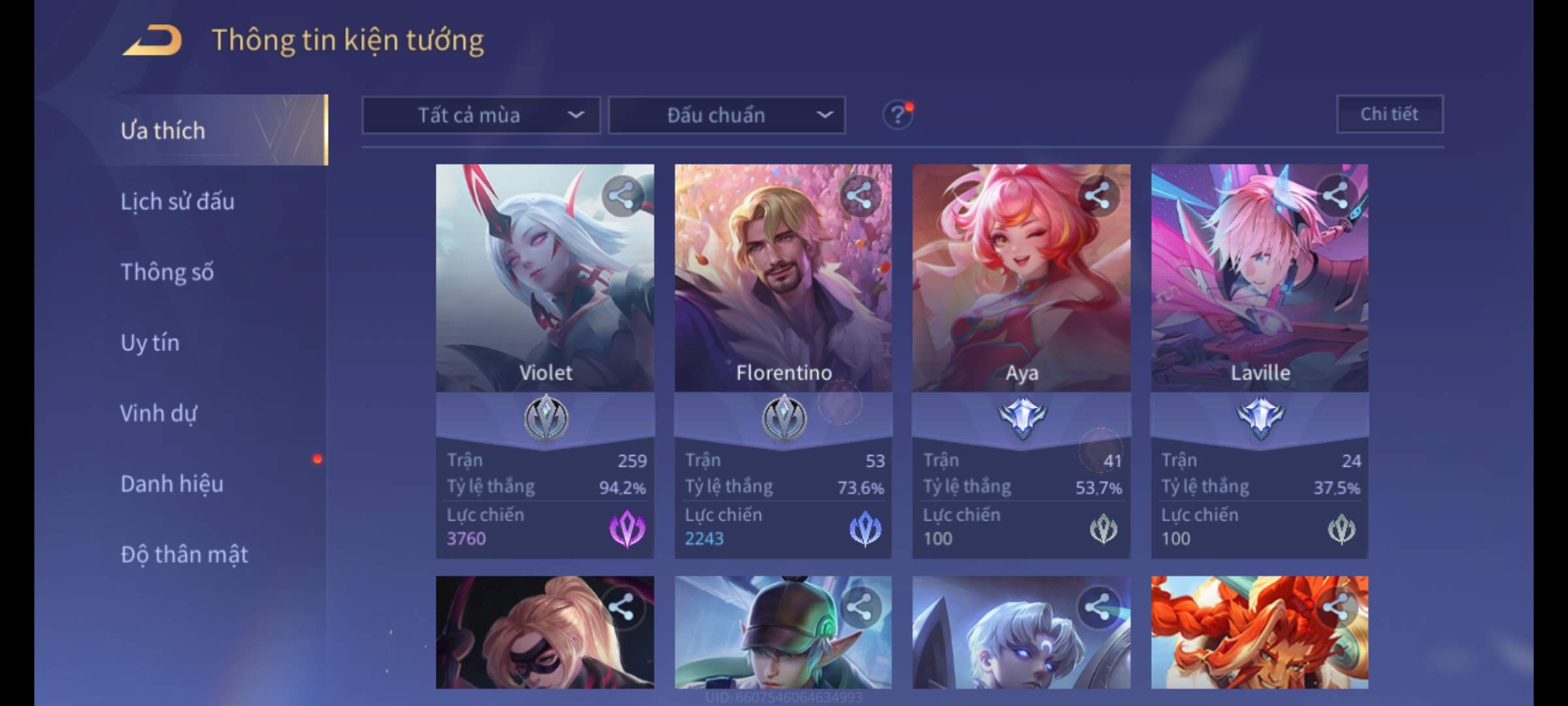Viewport: 1568px width, 706px height.
Task: Select the Uy tín tab
Action: 150,343
